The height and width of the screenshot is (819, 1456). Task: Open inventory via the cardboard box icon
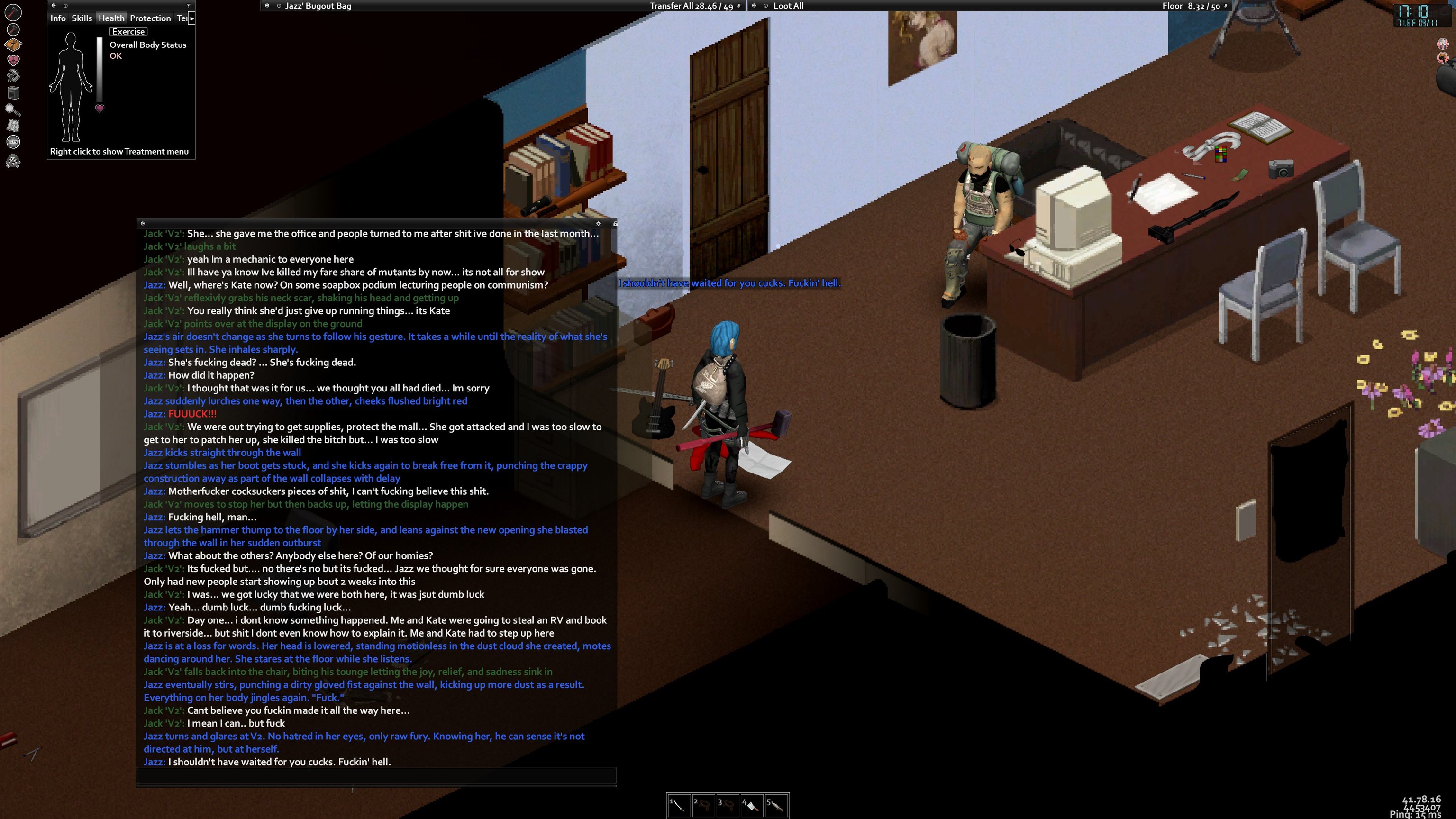tap(13, 44)
